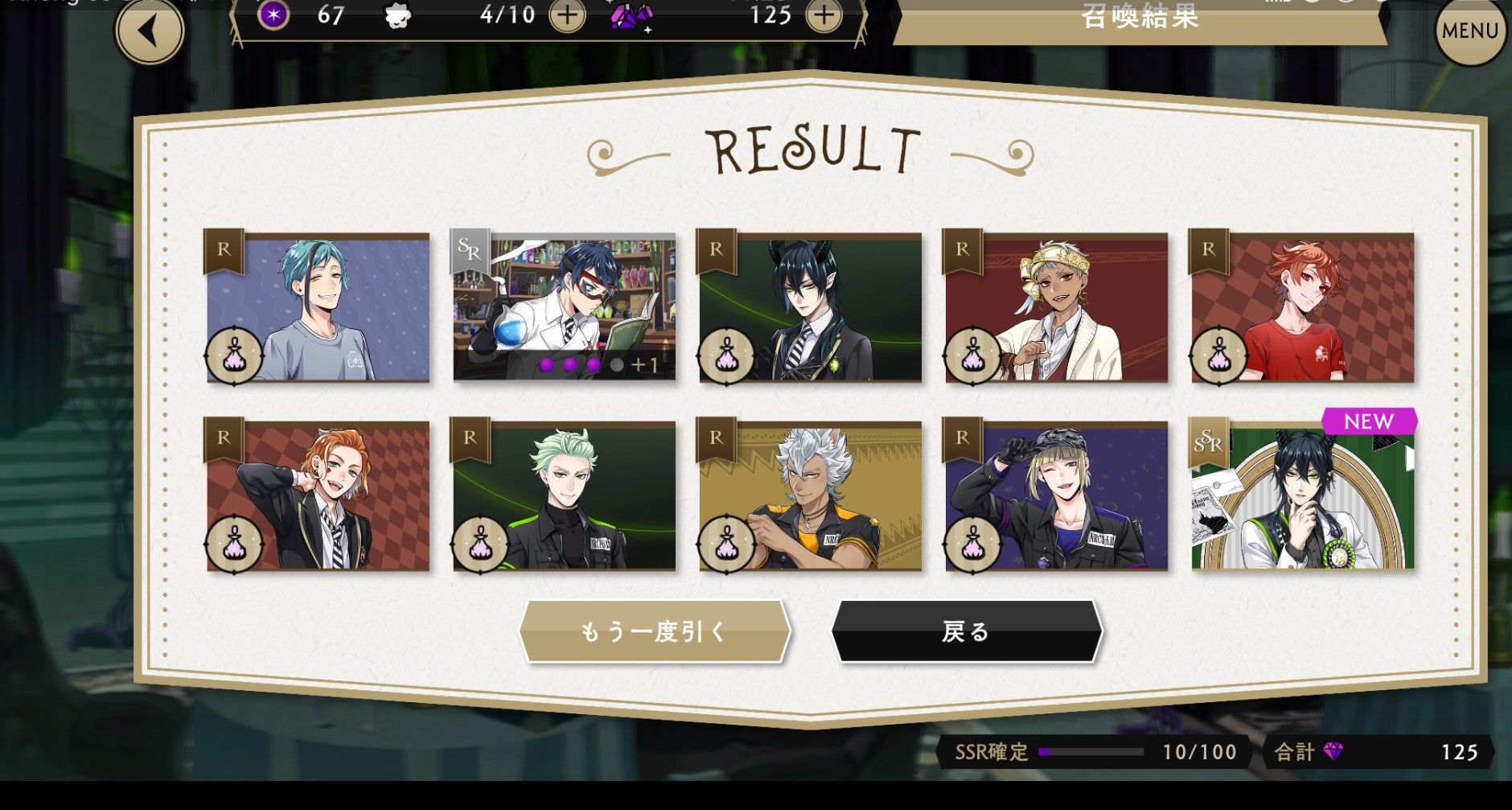Select the teal-haired R card in gray shirt
Viewport: 1512px width, 810px height.
318,308
